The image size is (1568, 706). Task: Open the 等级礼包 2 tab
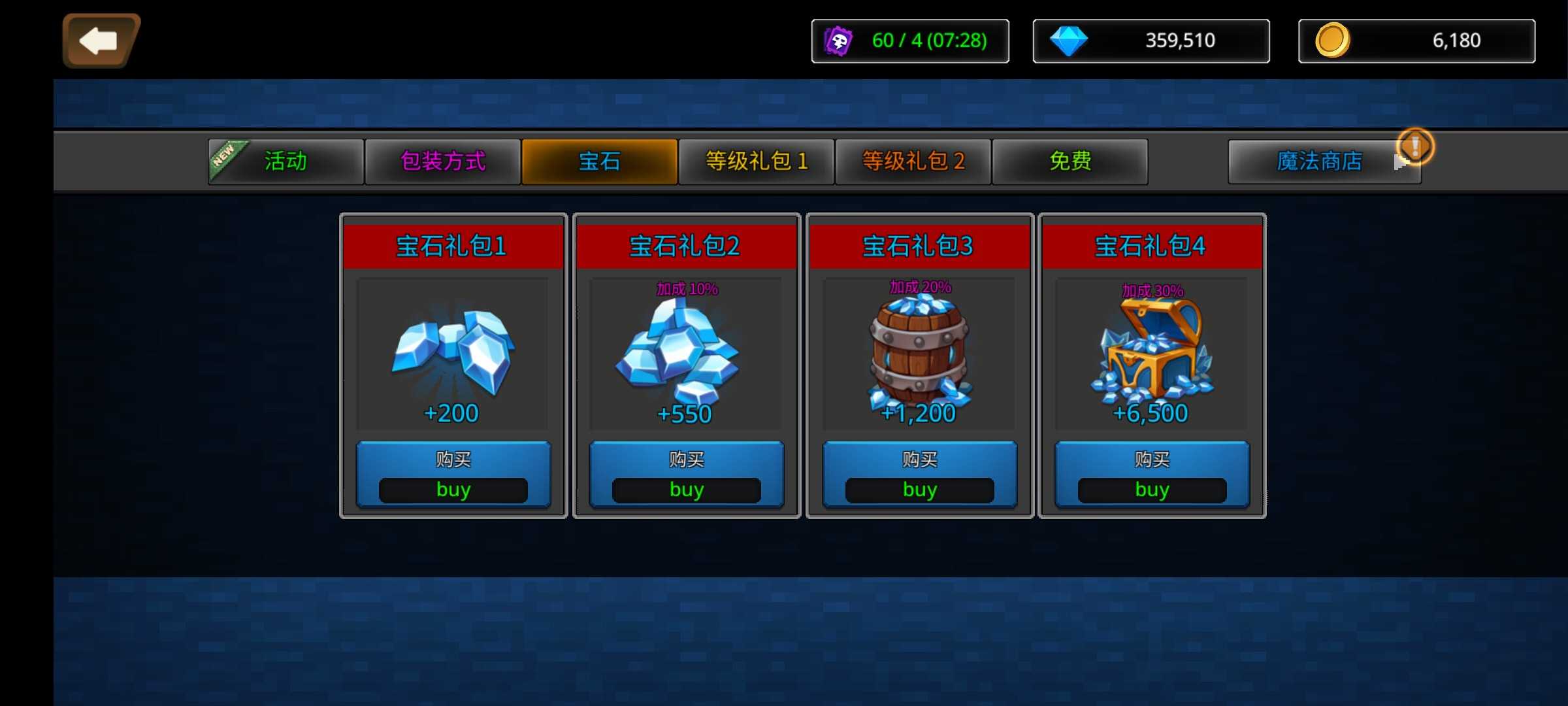pyautogui.click(x=913, y=161)
